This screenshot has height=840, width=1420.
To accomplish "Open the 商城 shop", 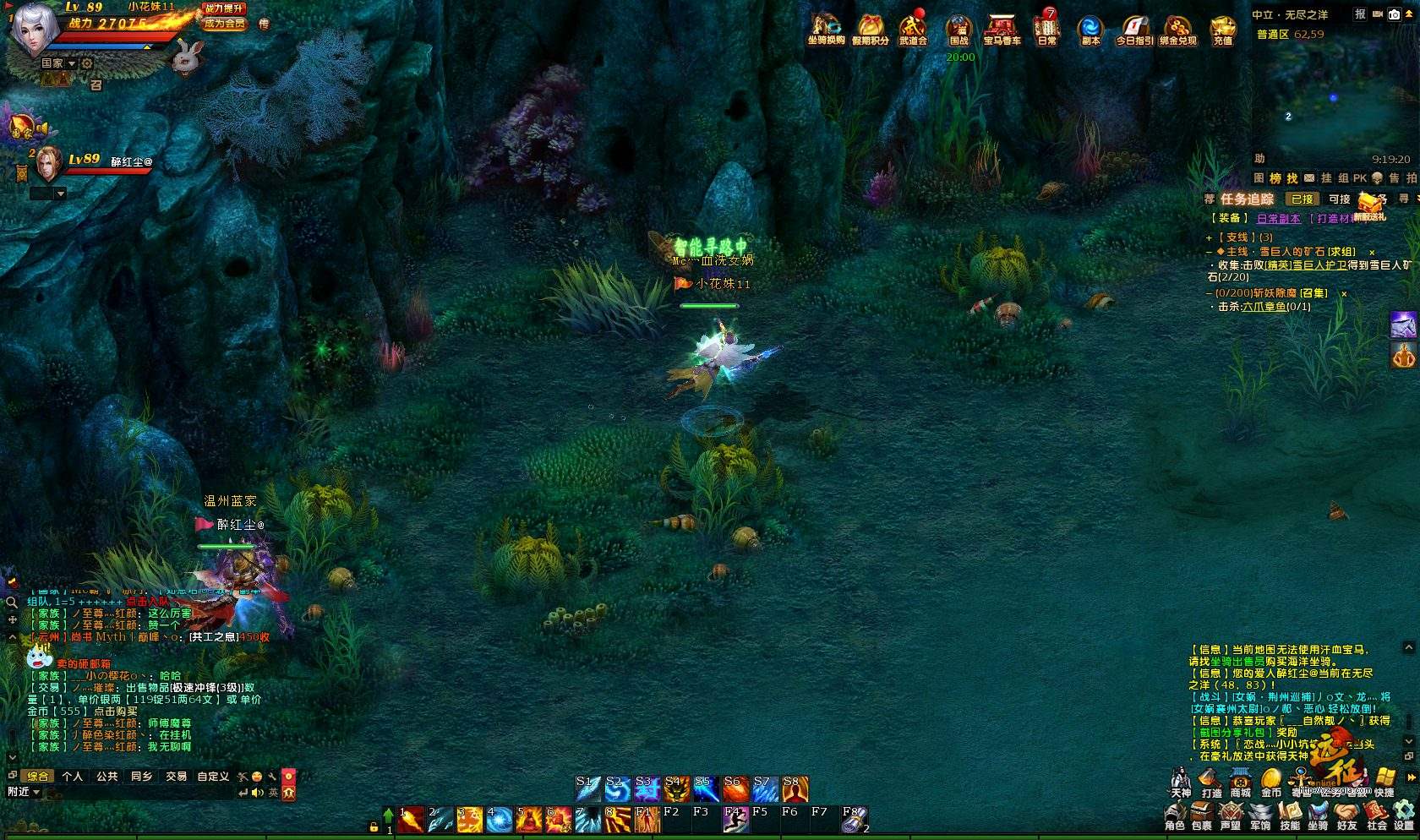I will pyautogui.click(x=1241, y=783).
